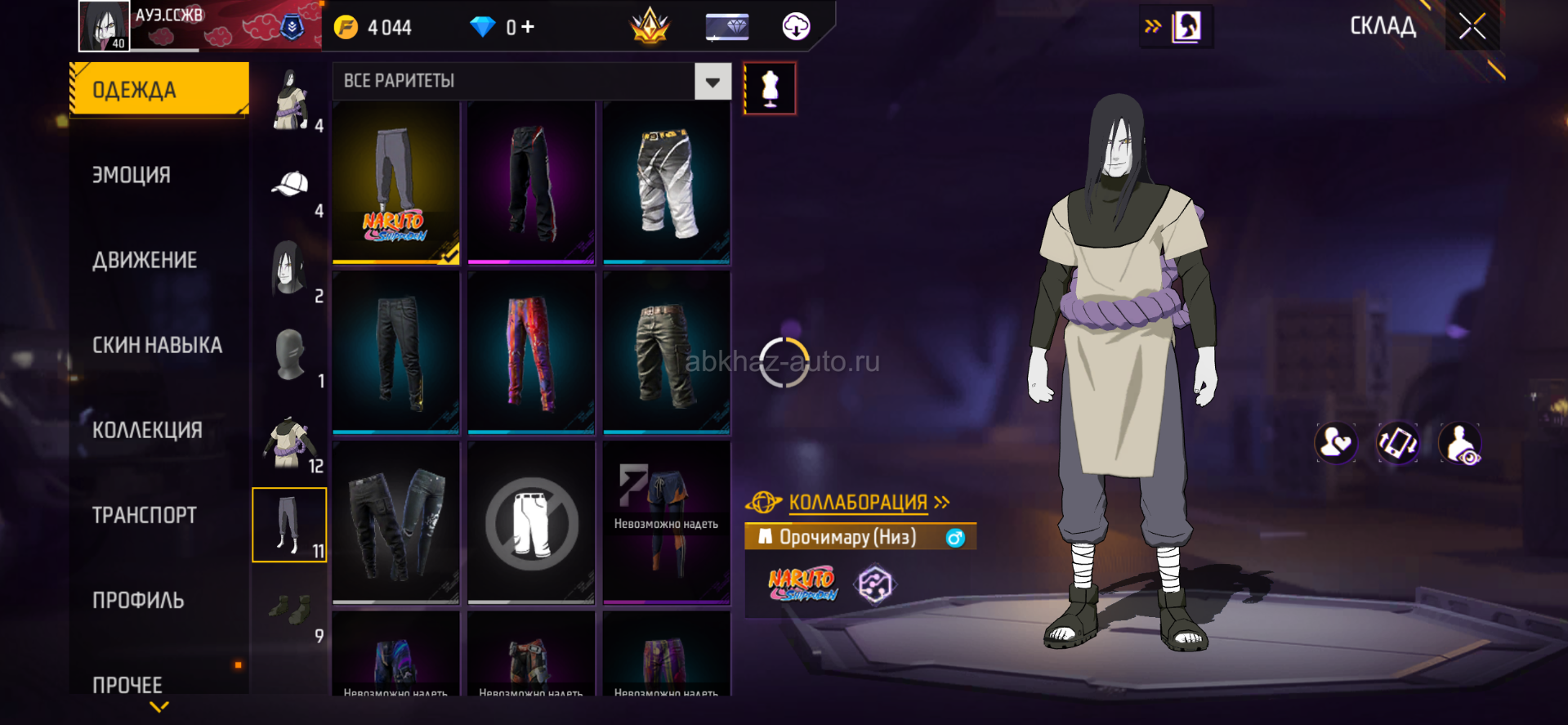
Task: Select the ДВИЖЕНИЕ menu entry
Action: tap(145, 260)
